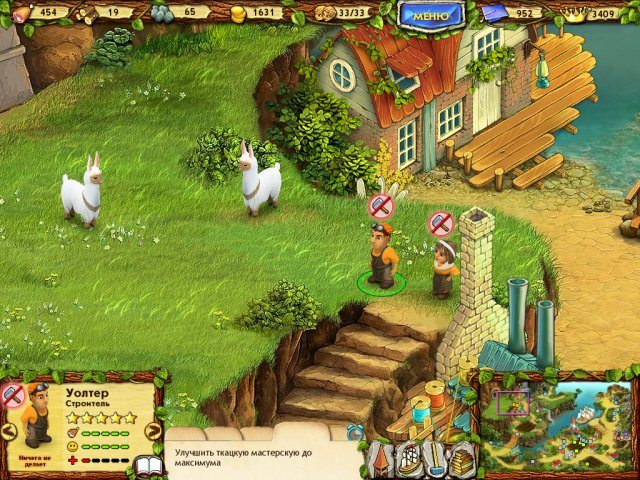Show the previous worker with left arrow
The width and height of the screenshot is (640, 480).
(8, 431)
